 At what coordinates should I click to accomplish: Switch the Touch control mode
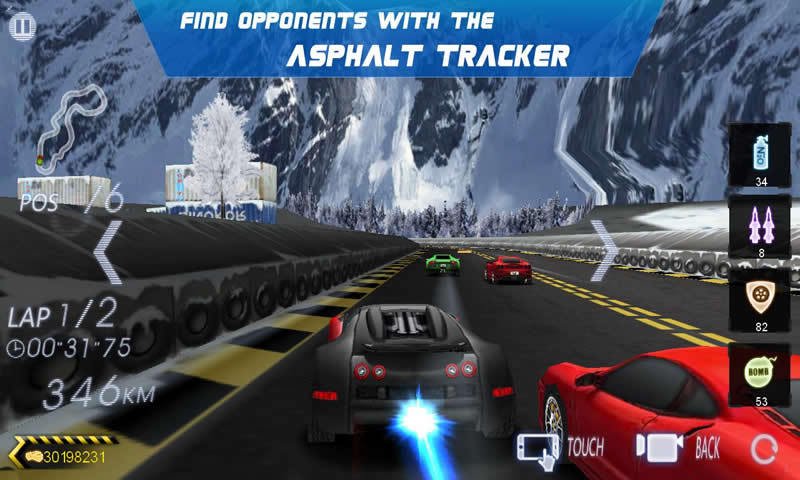click(558, 448)
